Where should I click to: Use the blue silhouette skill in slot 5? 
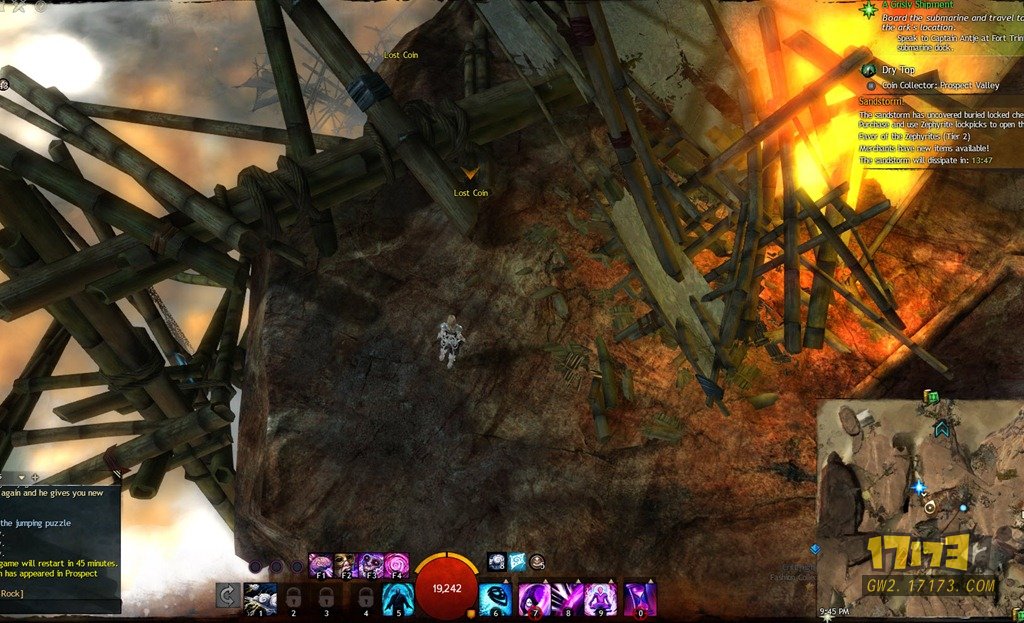tap(397, 598)
